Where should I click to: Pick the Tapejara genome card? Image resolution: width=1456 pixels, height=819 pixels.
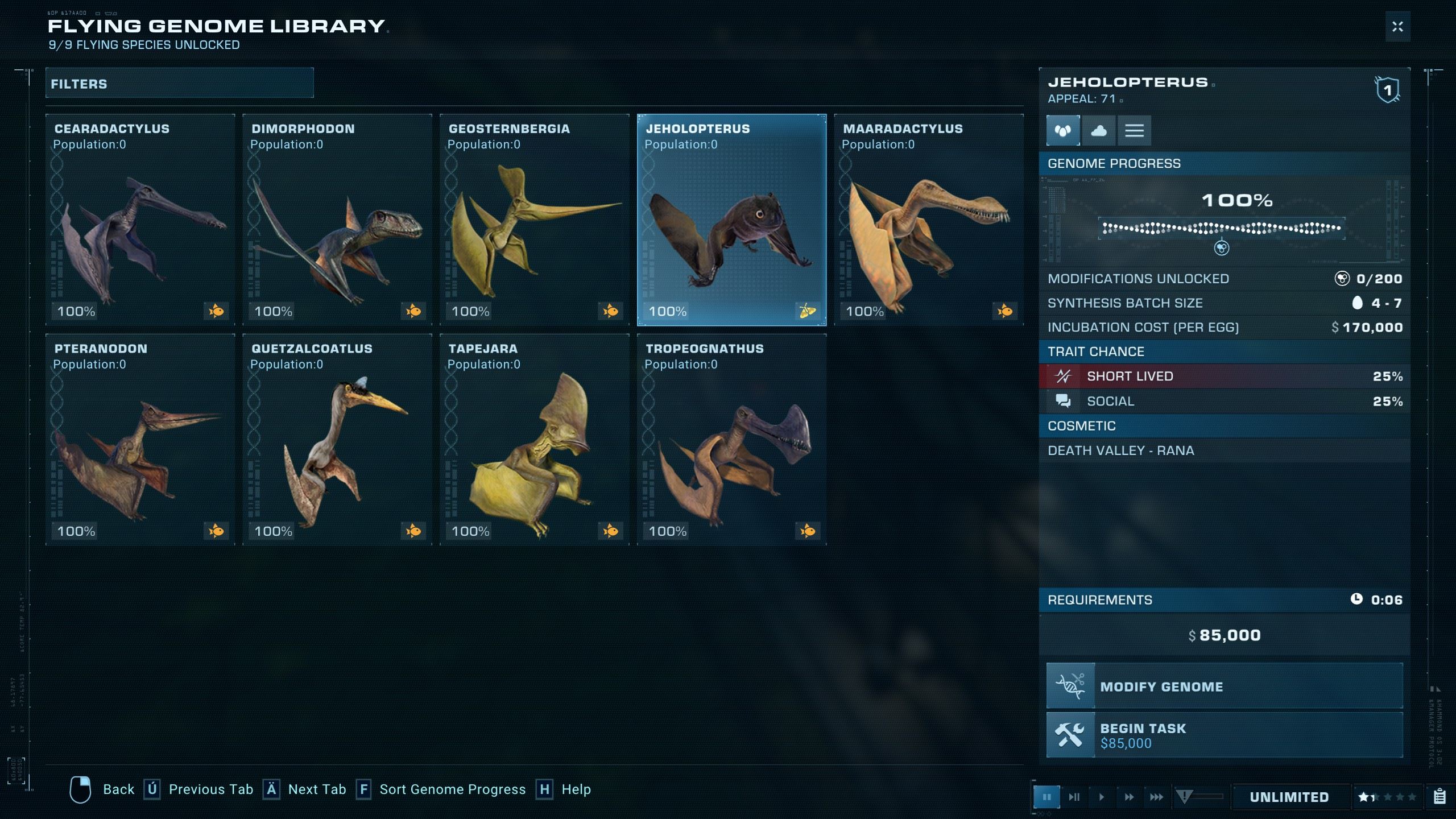tap(535, 440)
